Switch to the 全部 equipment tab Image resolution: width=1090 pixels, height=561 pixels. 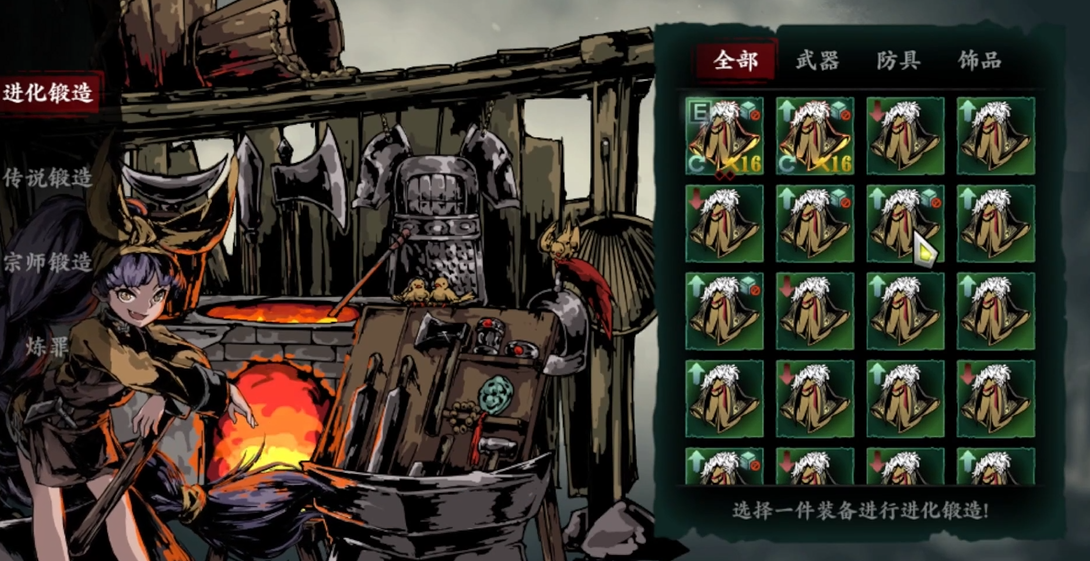[735, 61]
